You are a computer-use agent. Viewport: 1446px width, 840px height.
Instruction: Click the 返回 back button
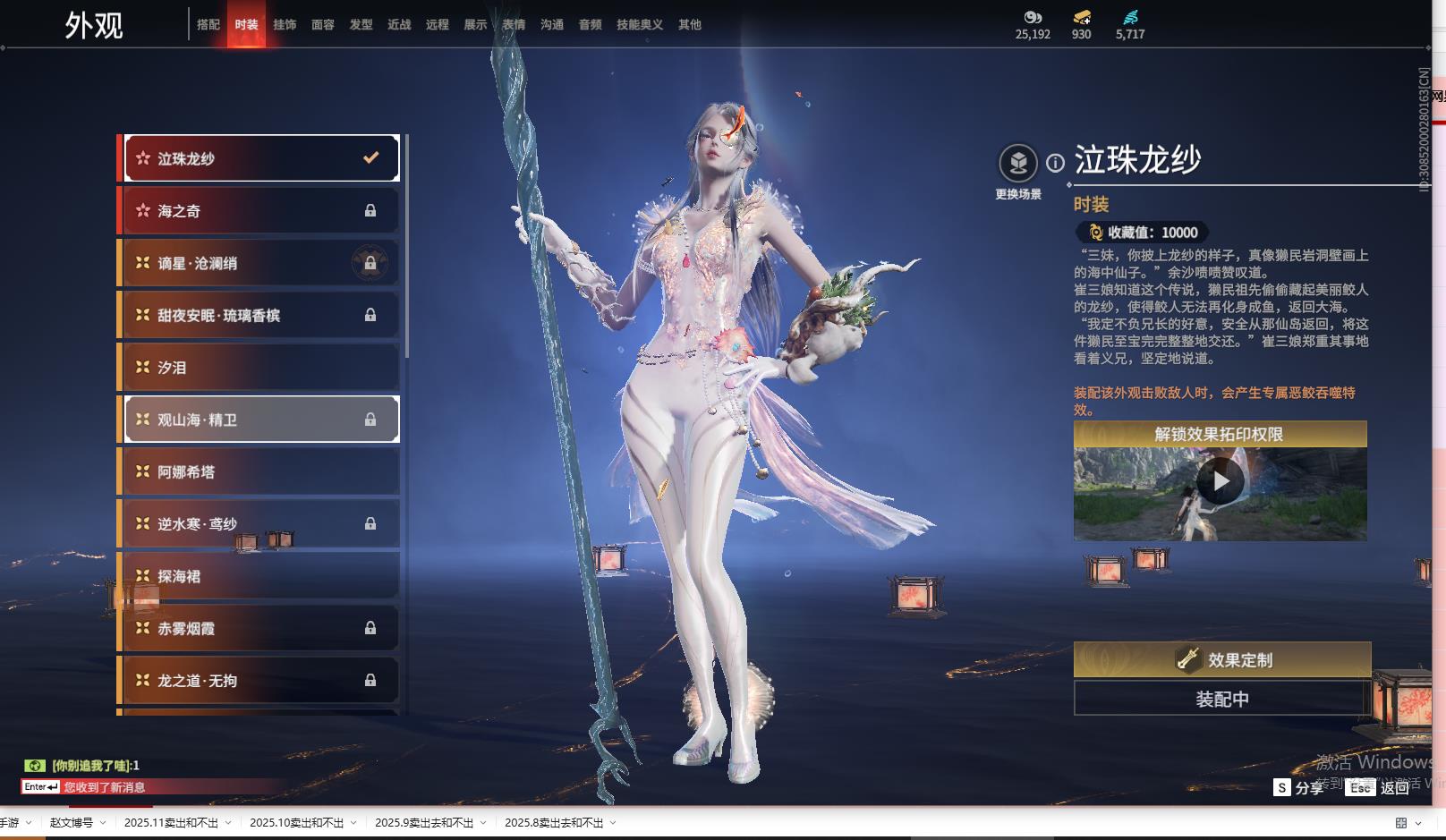[1394, 787]
